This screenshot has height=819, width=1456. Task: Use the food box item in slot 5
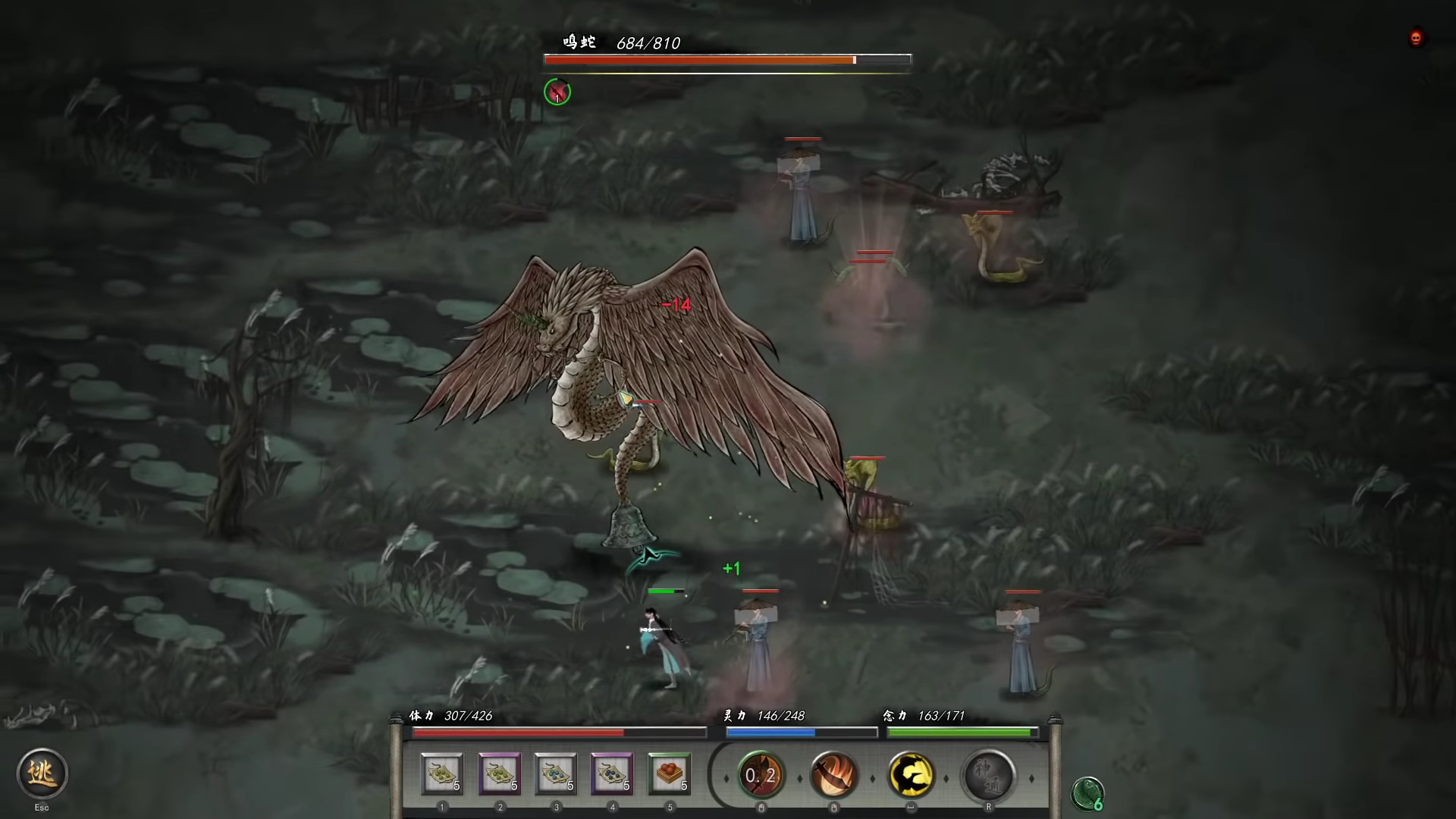[x=668, y=775]
